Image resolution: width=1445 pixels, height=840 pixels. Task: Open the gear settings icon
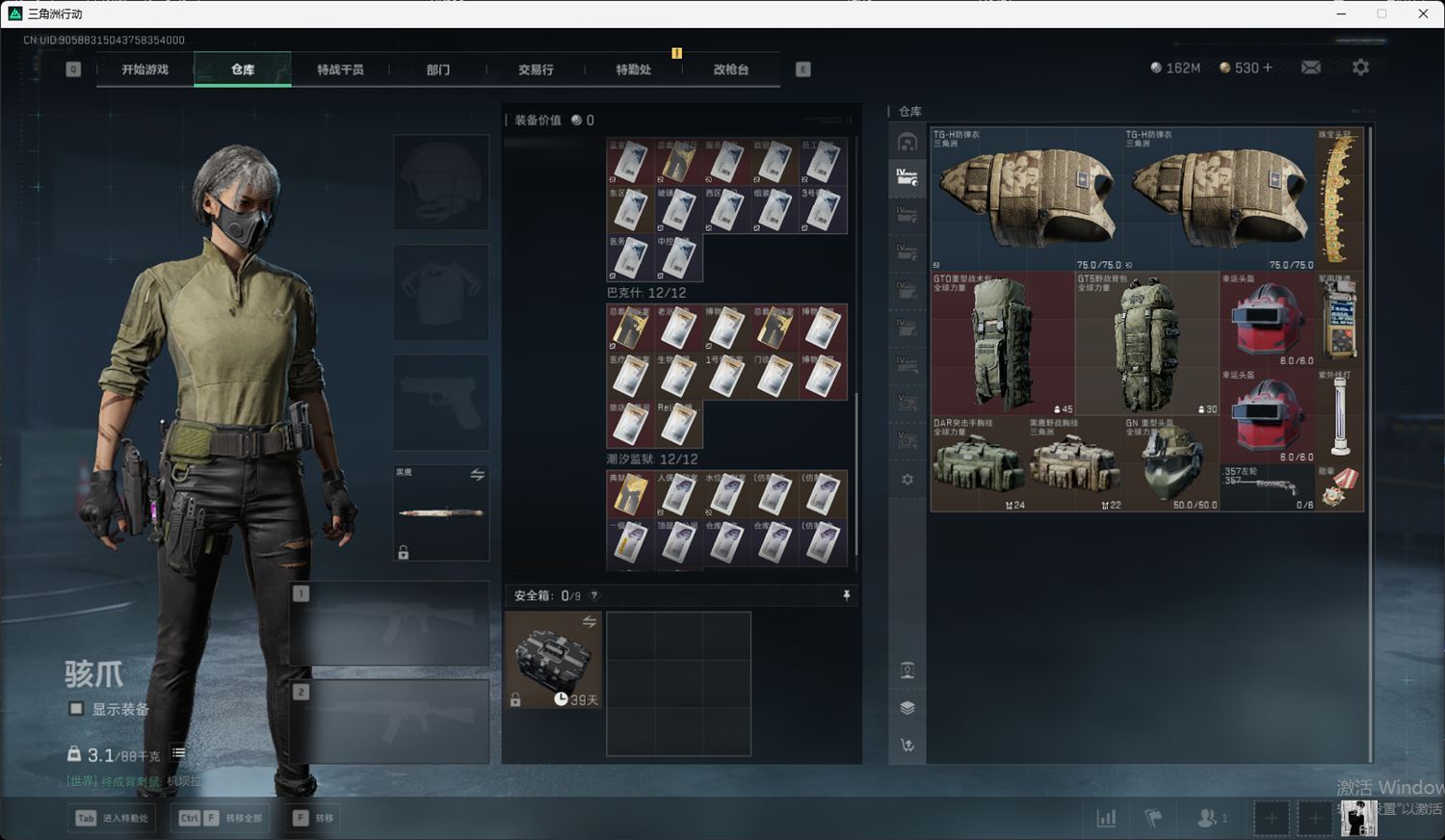1360,67
